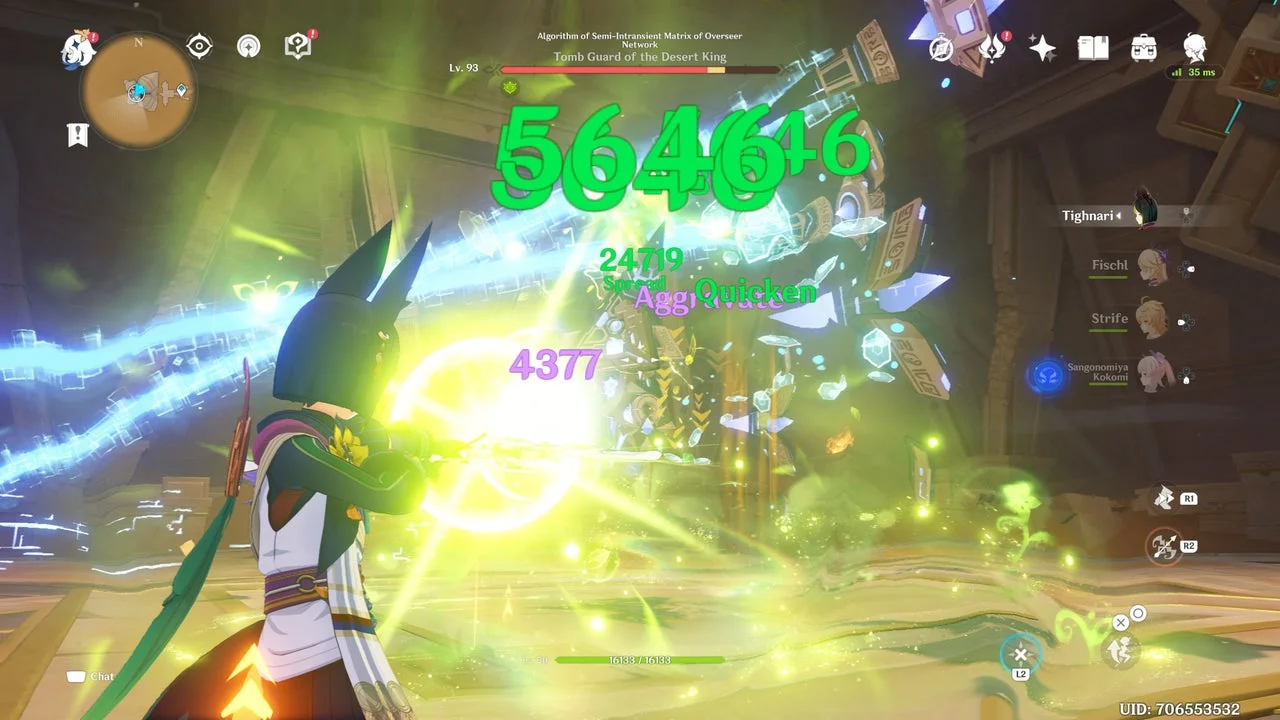Open the winged emblem icon with red alert
This screenshot has width=1280, height=720.
tap(992, 48)
